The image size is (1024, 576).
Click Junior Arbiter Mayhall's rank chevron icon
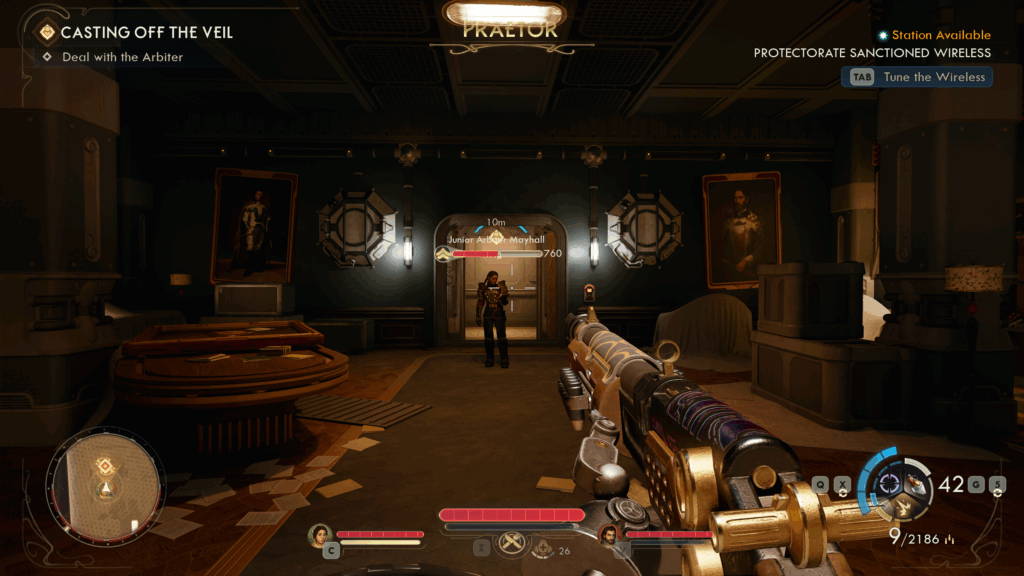pos(443,254)
